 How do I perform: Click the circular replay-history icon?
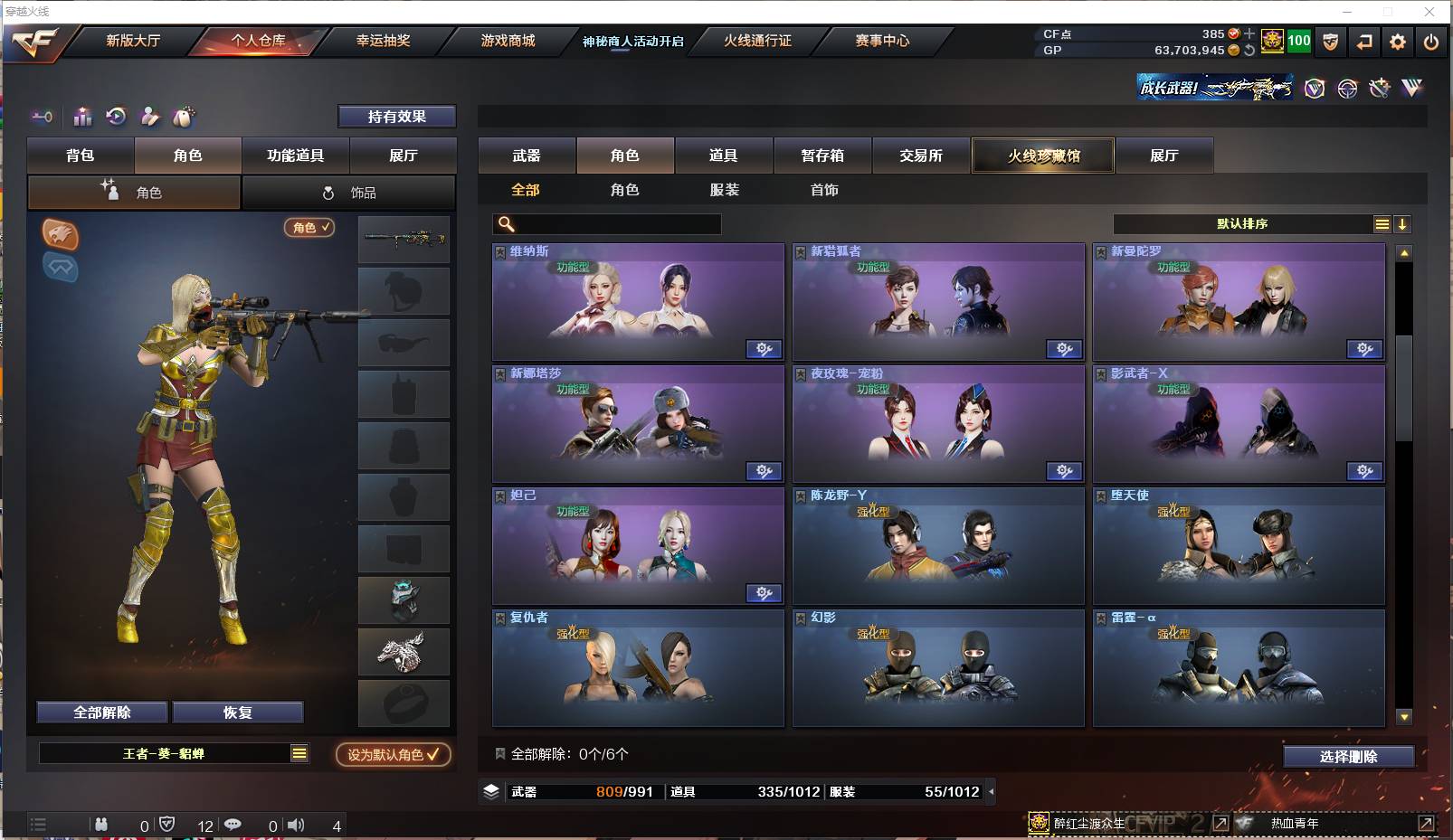click(115, 117)
